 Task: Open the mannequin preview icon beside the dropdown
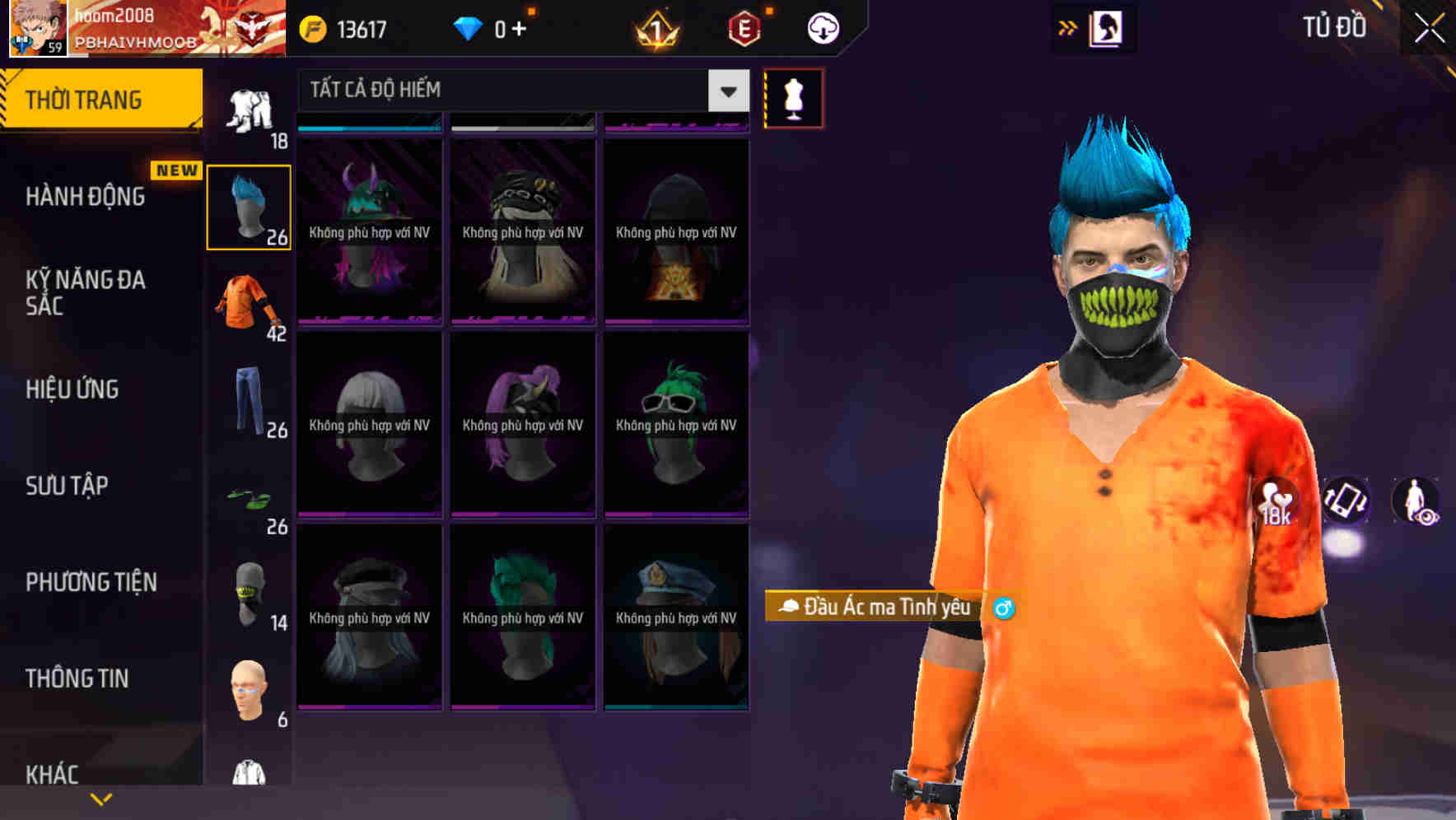point(793,97)
